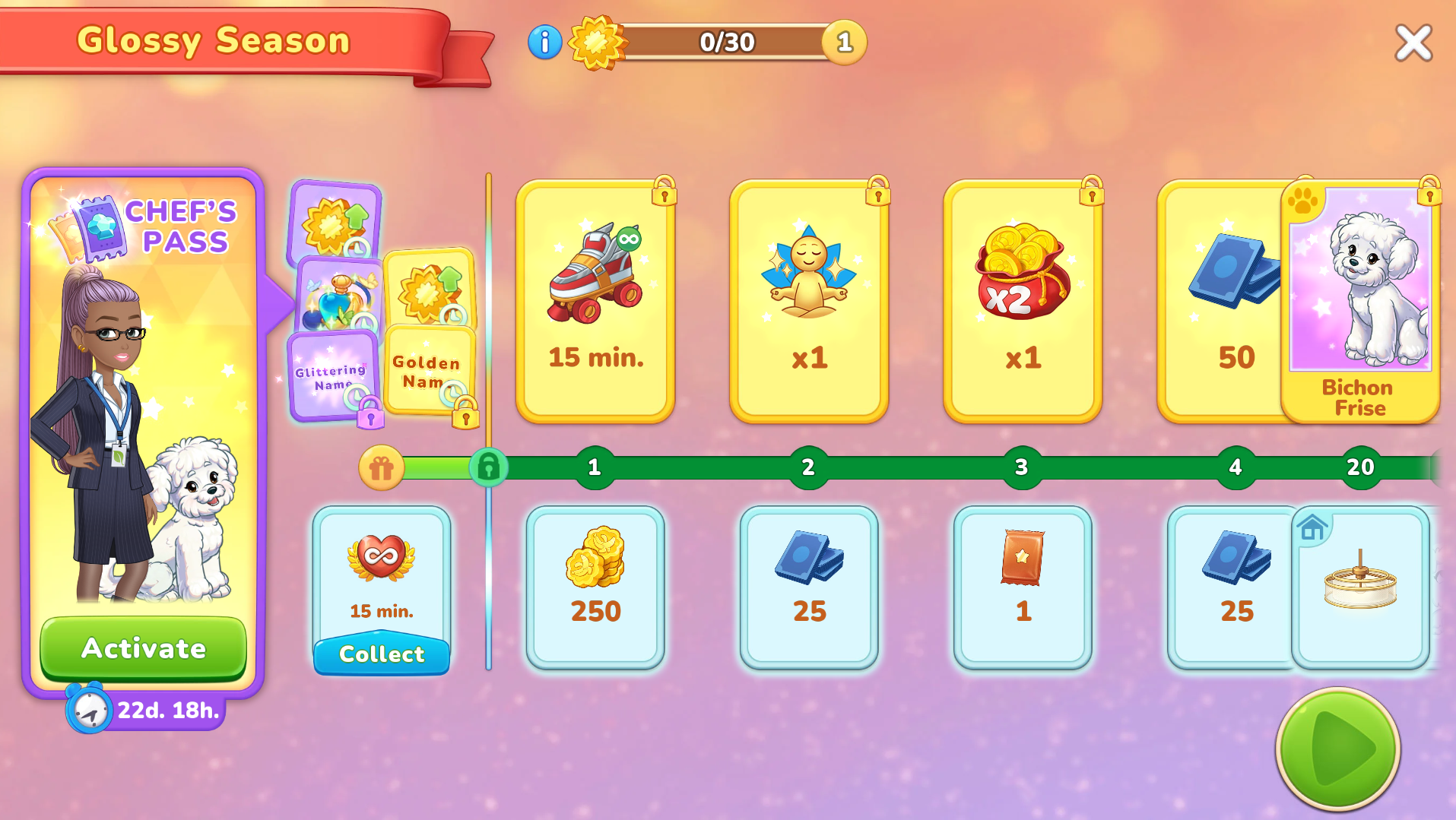Screen dimensions: 1456x820
Task: Close the Glossy Season window
Action: (1413, 43)
